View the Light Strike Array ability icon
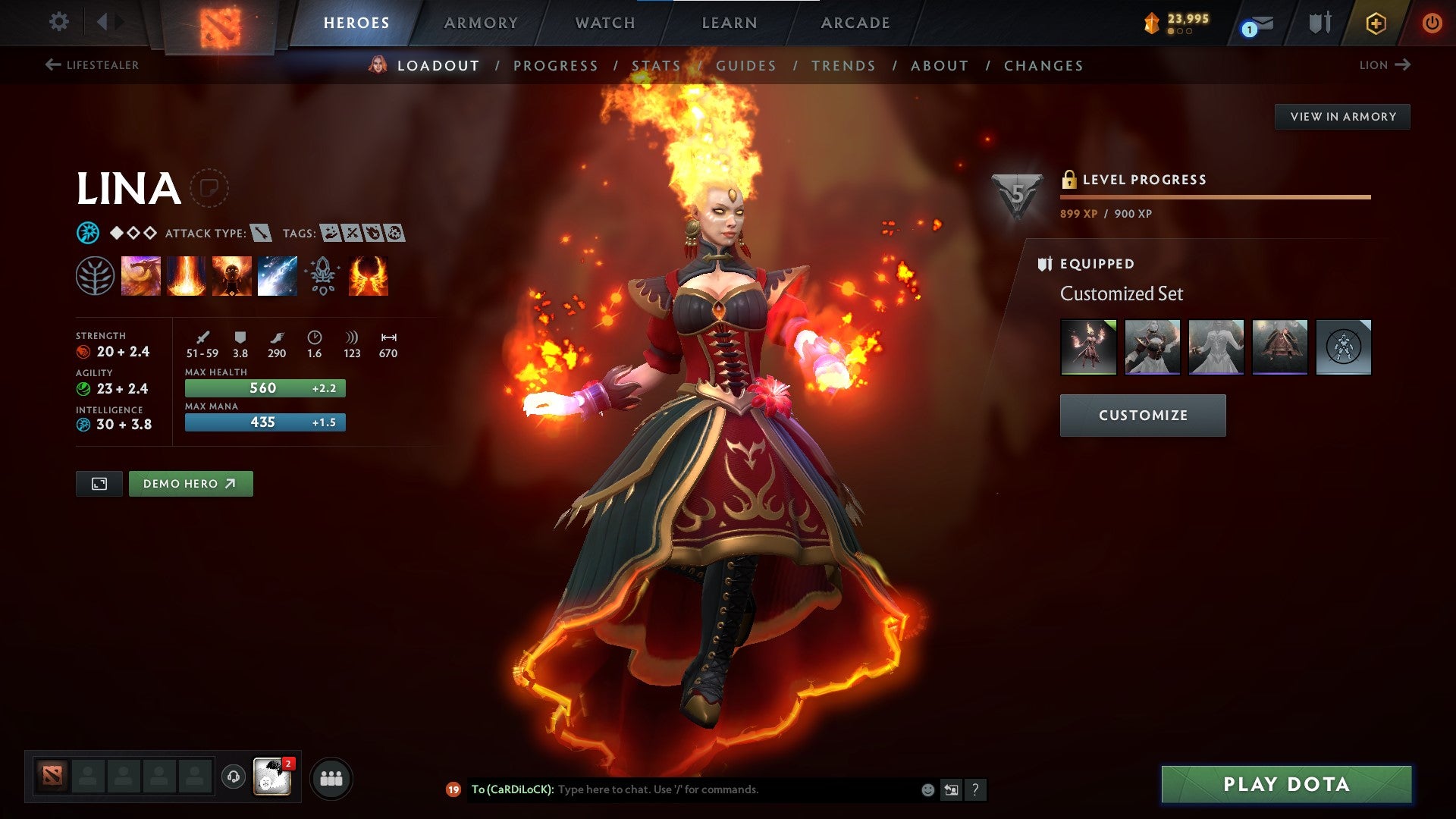Image resolution: width=1456 pixels, height=819 pixels. coord(186,275)
